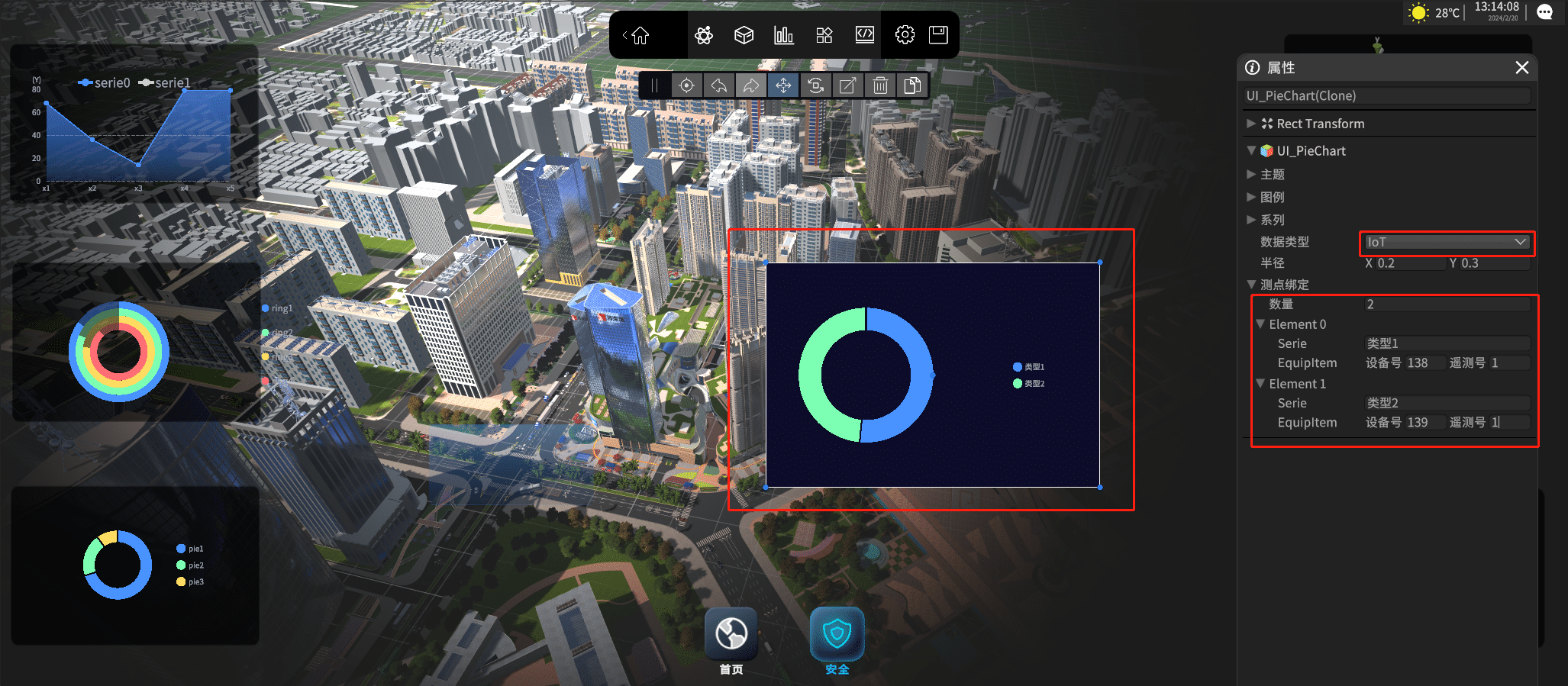1568x686 pixels.
Task: Duplicate selection with the copy icon
Action: pos(912,85)
